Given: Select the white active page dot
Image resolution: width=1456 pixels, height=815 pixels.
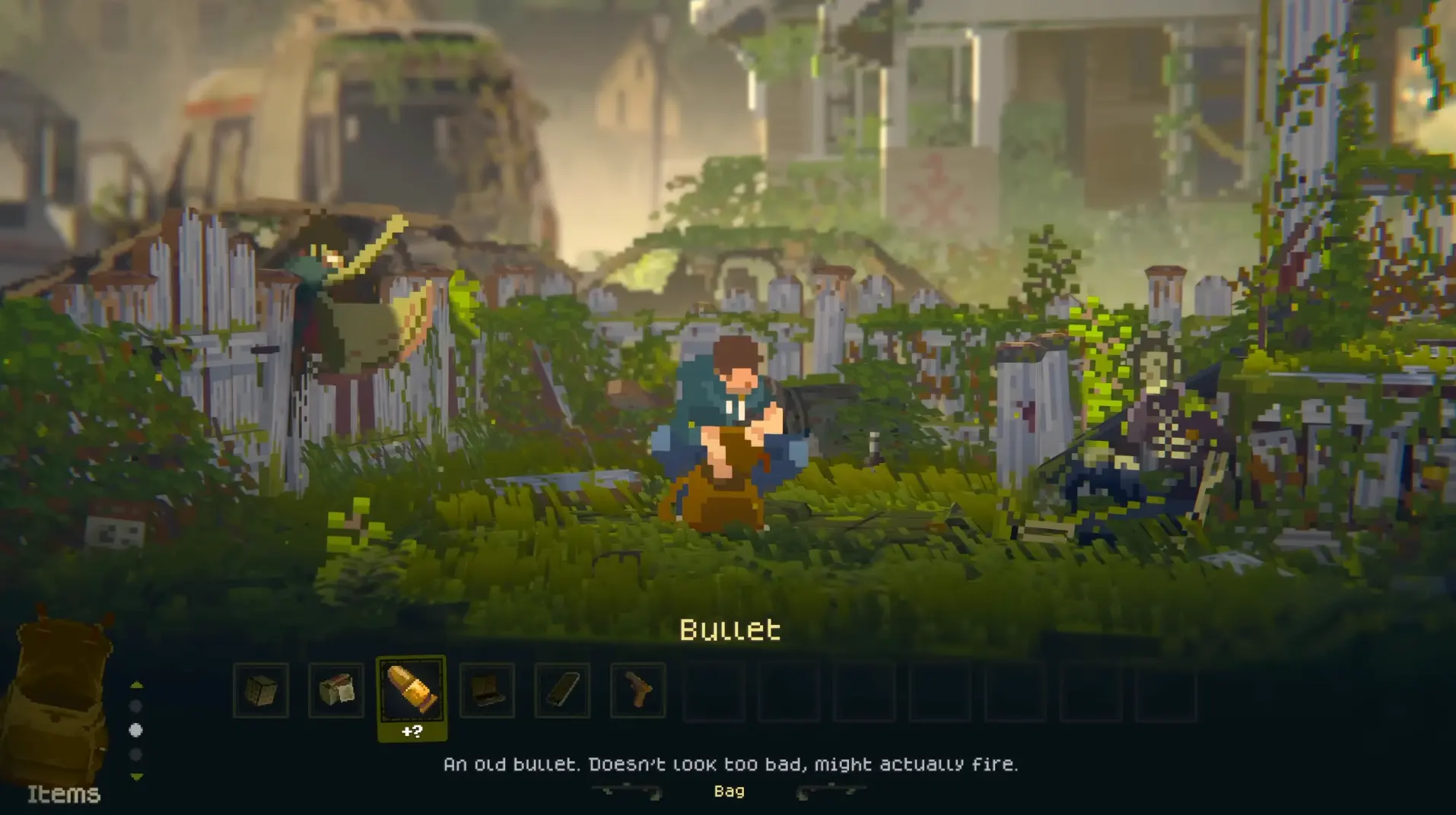Looking at the screenshot, I should [135, 729].
